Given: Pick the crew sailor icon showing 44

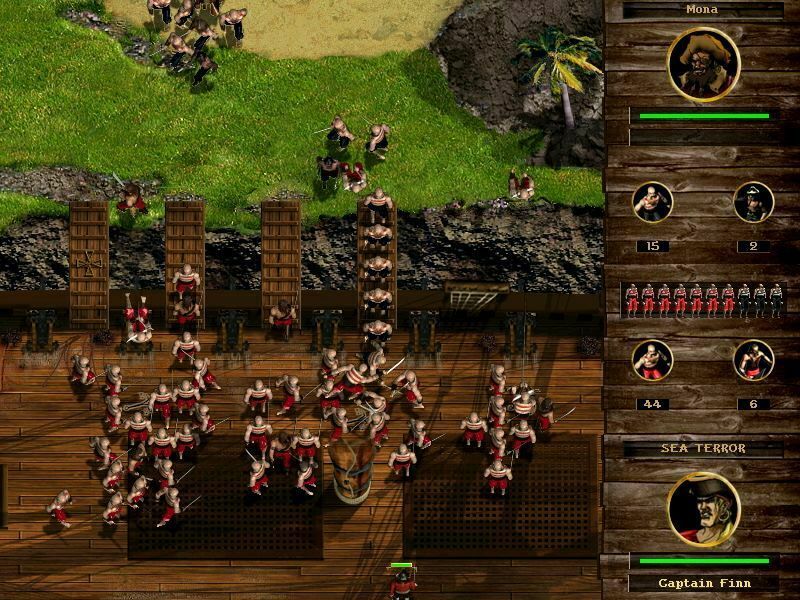Looking at the screenshot, I should pos(653,361).
